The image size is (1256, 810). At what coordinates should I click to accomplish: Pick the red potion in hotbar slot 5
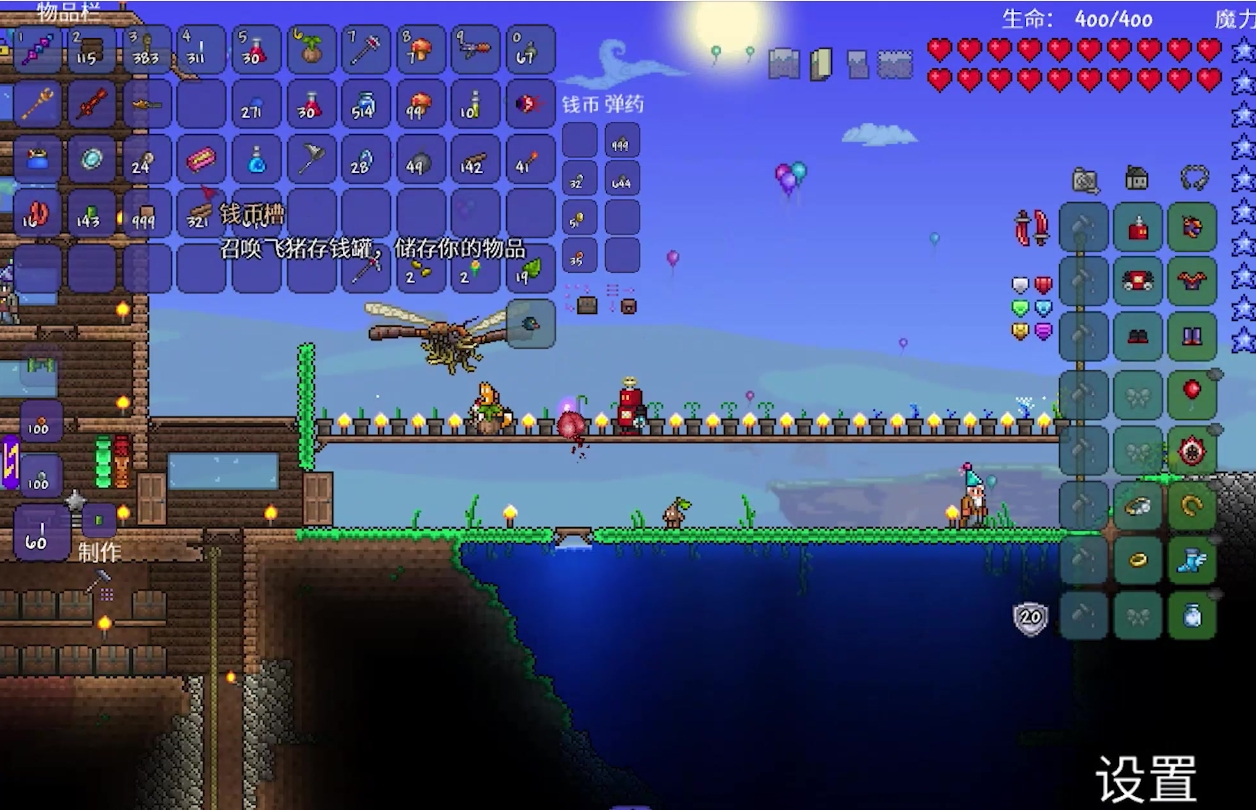pyautogui.click(x=256, y=50)
